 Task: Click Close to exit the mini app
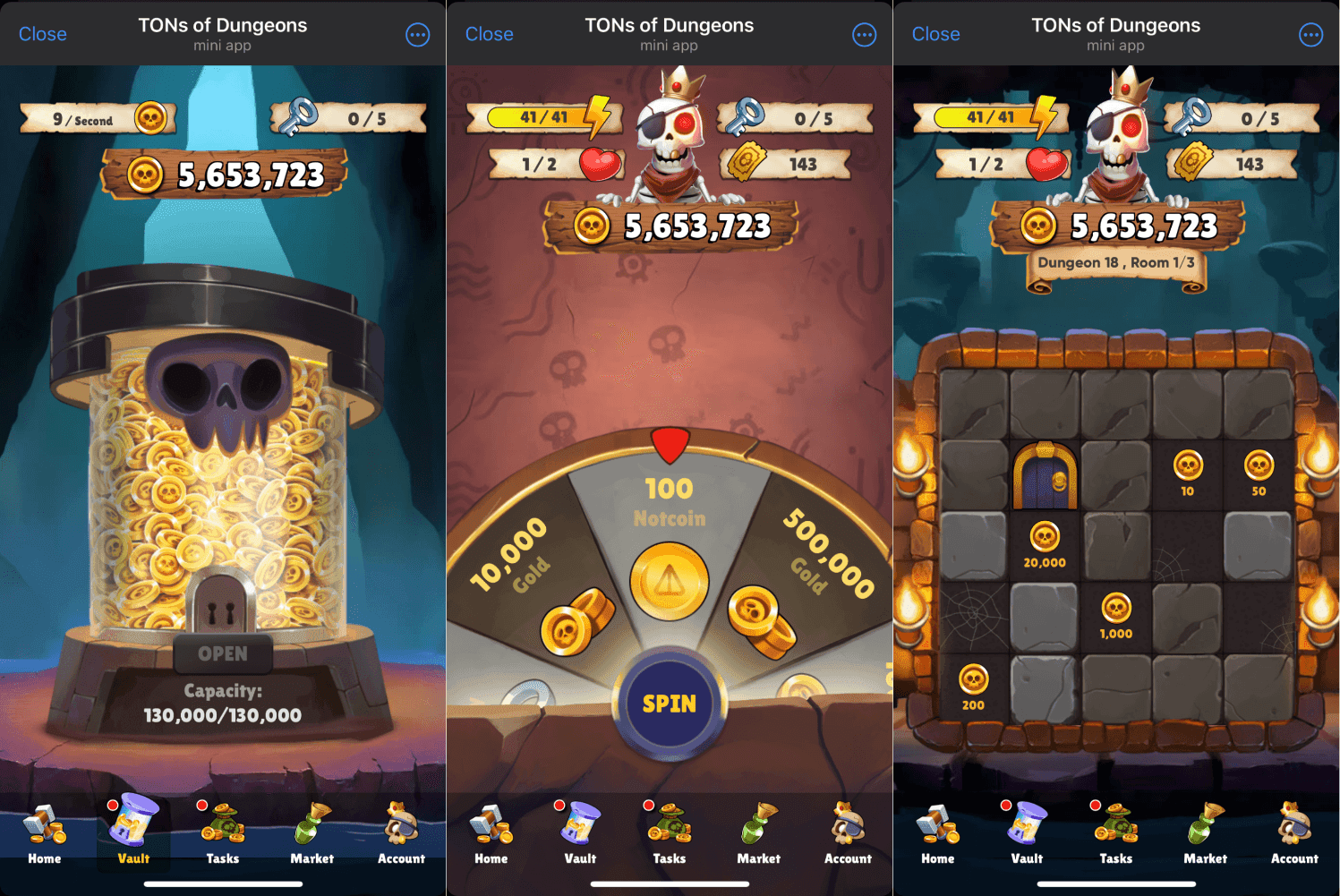pos(42,33)
